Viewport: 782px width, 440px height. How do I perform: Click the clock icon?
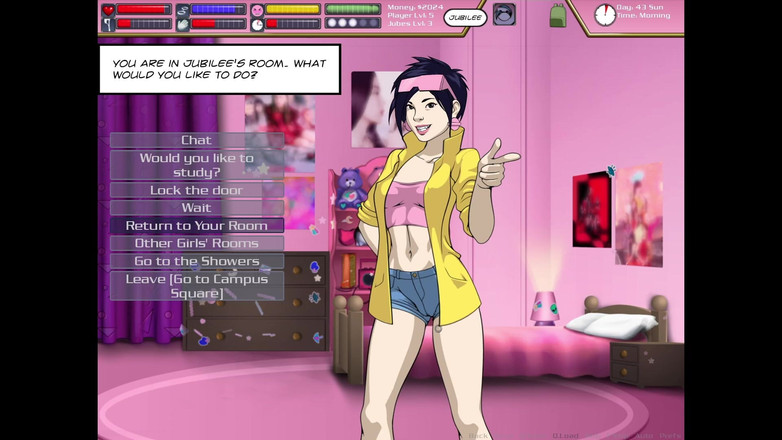(x=605, y=15)
